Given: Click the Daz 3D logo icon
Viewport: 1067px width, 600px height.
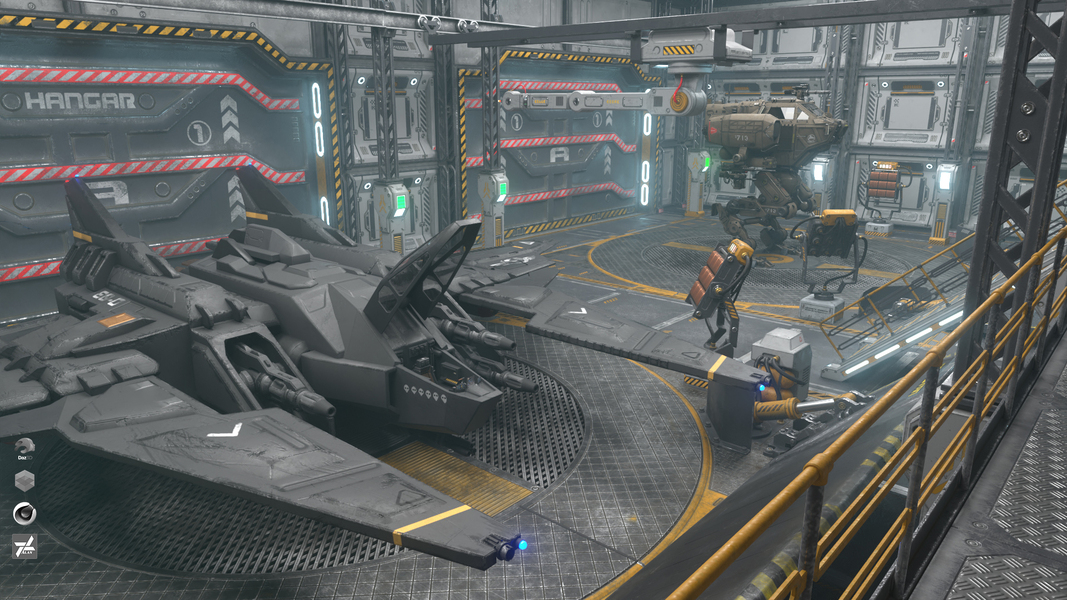Looking at the screenshot, I should click(x=25, y=448).
